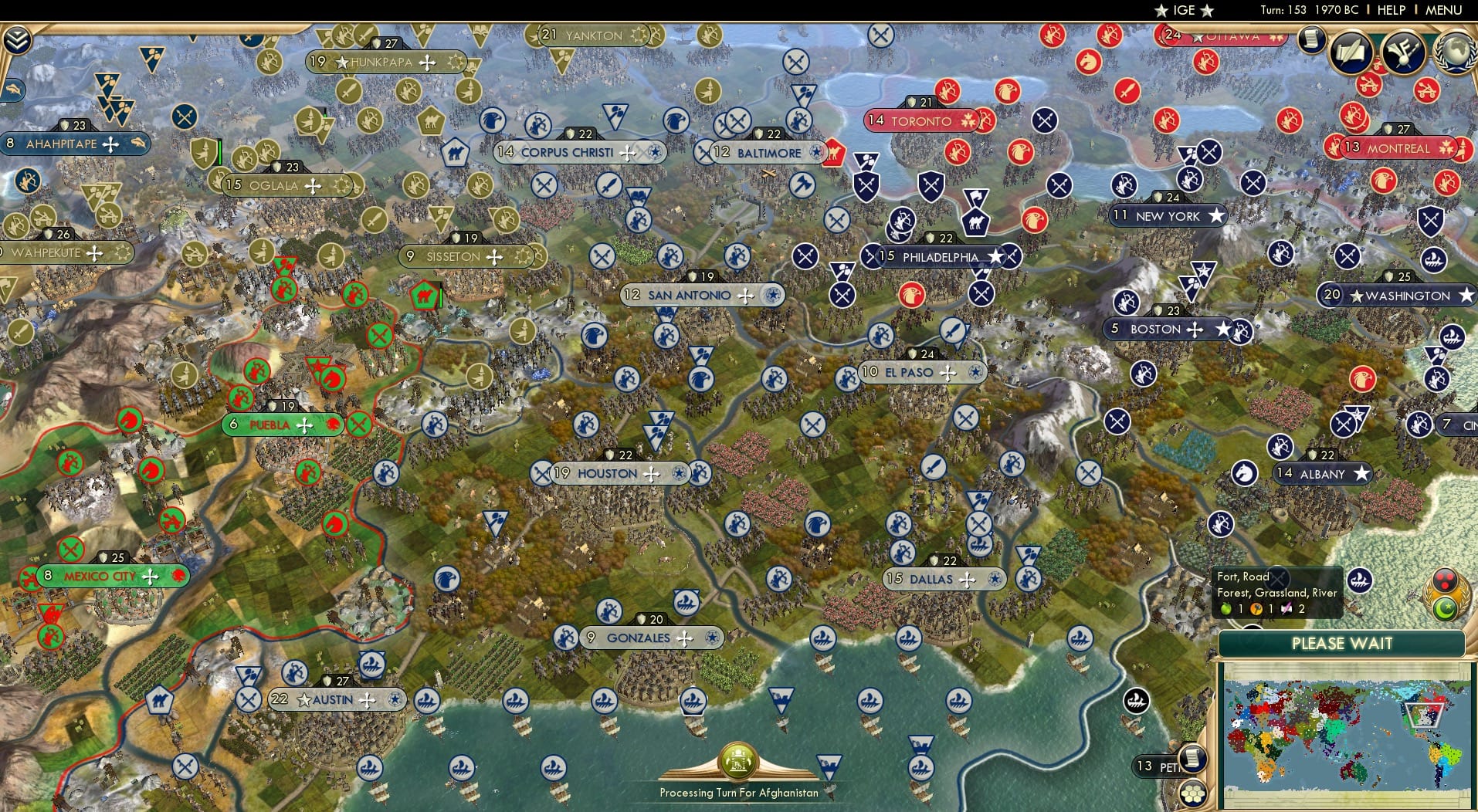The height and width of the screenshot is (812, 1478).
Task: Toggle the red-dotted religion emblem above the crescent
Action: pyautogui.click(x=1445, y=578)
